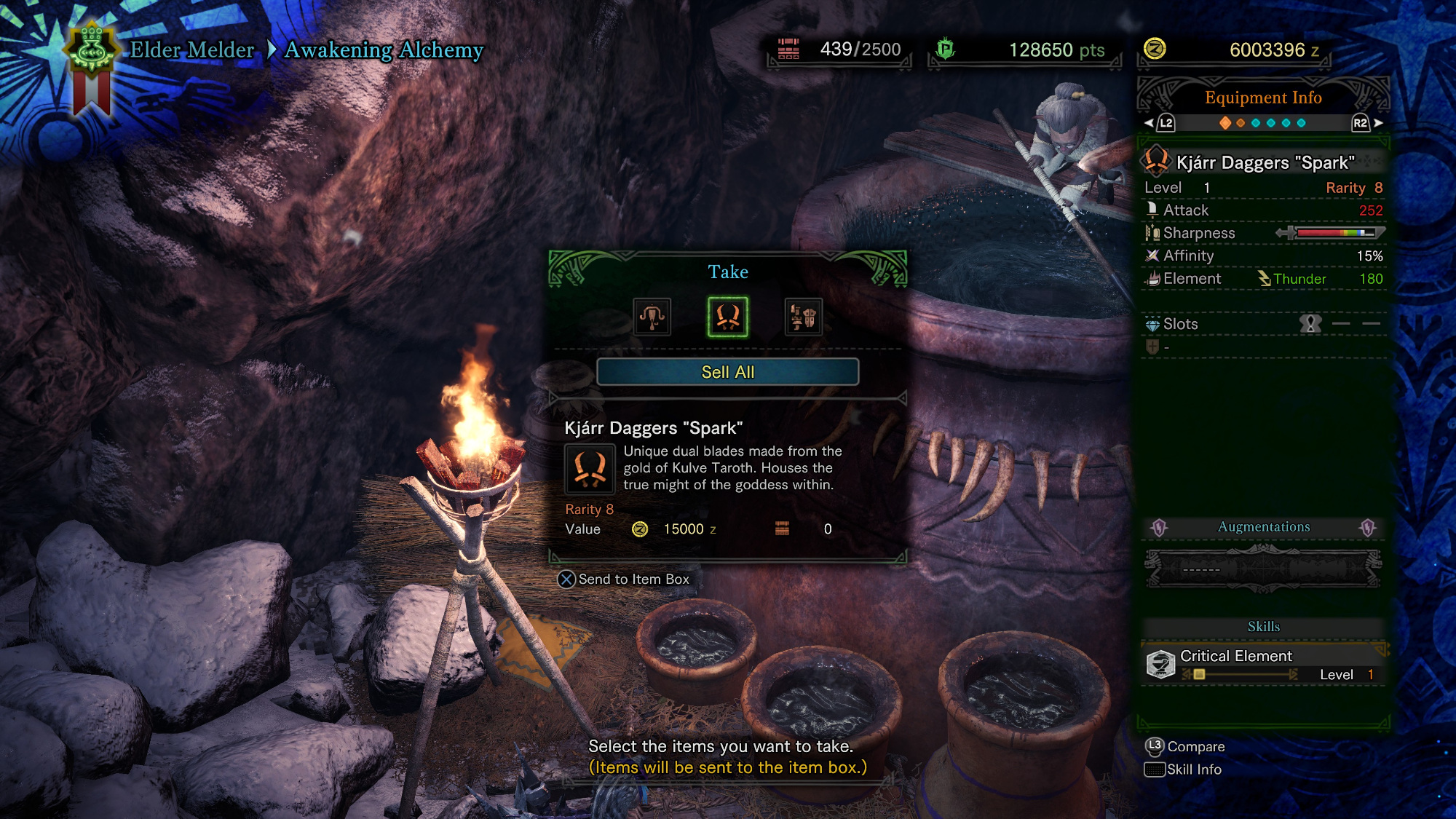The width and height of the screenshot is (1456, 819).
Task: Select the bow weapon slot
Action: 652,317
